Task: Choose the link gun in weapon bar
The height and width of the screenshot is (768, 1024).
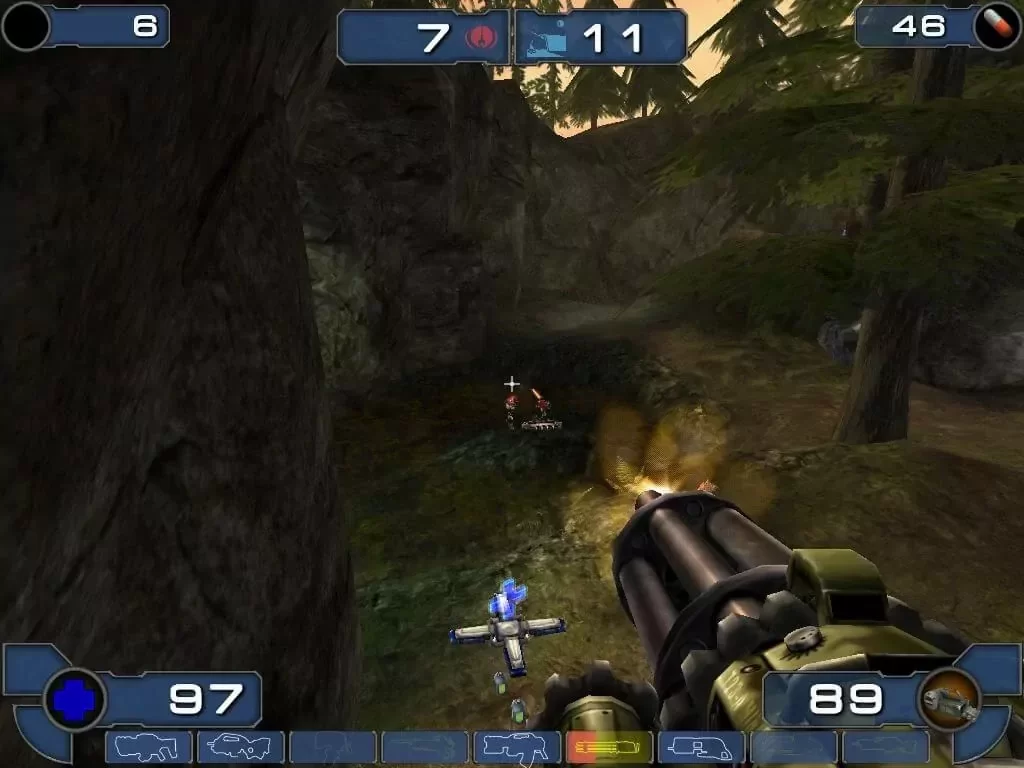Action: tap(516, 747)
